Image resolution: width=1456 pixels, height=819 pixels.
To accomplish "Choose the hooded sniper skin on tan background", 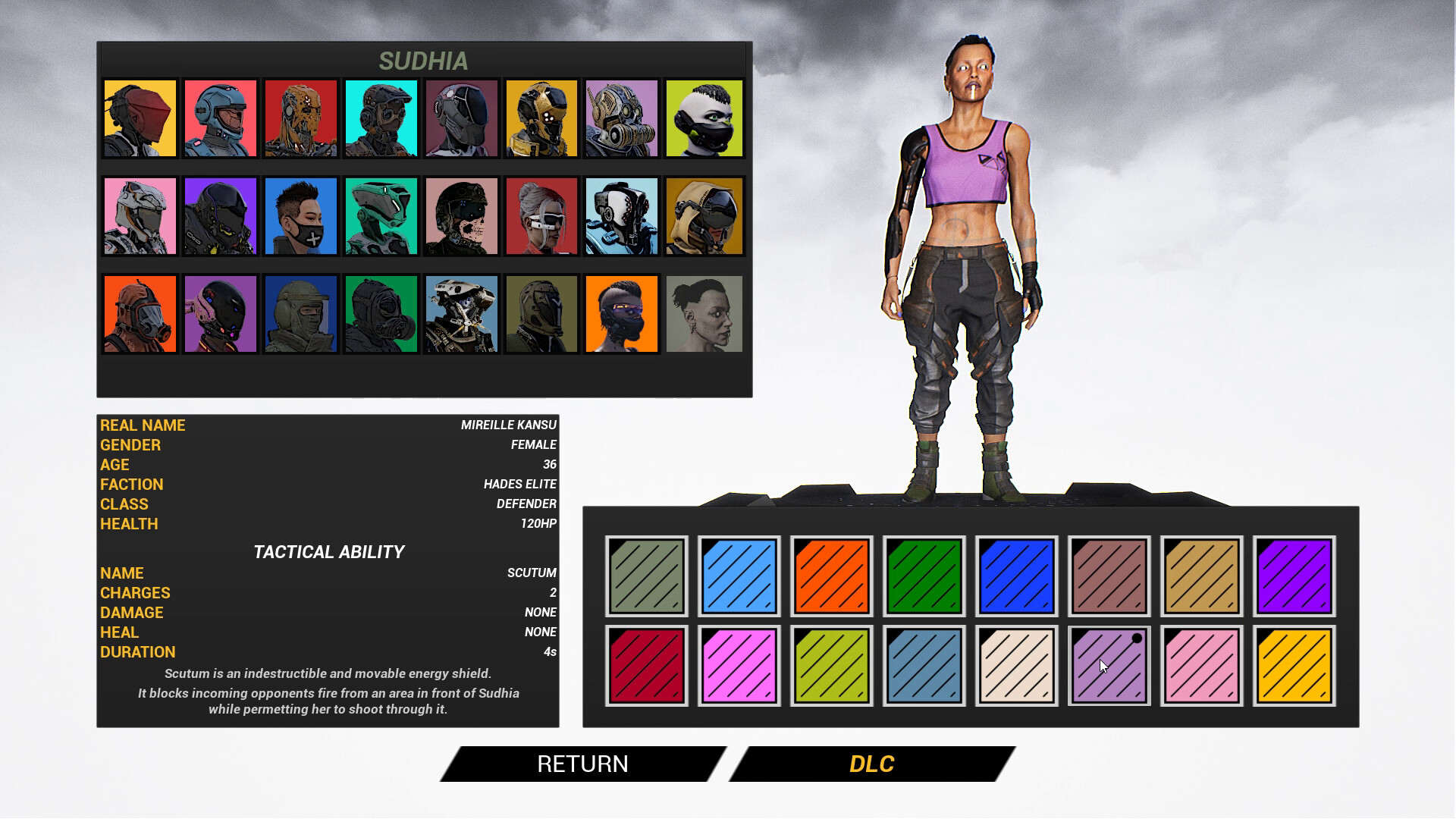I will coord(704,216).
